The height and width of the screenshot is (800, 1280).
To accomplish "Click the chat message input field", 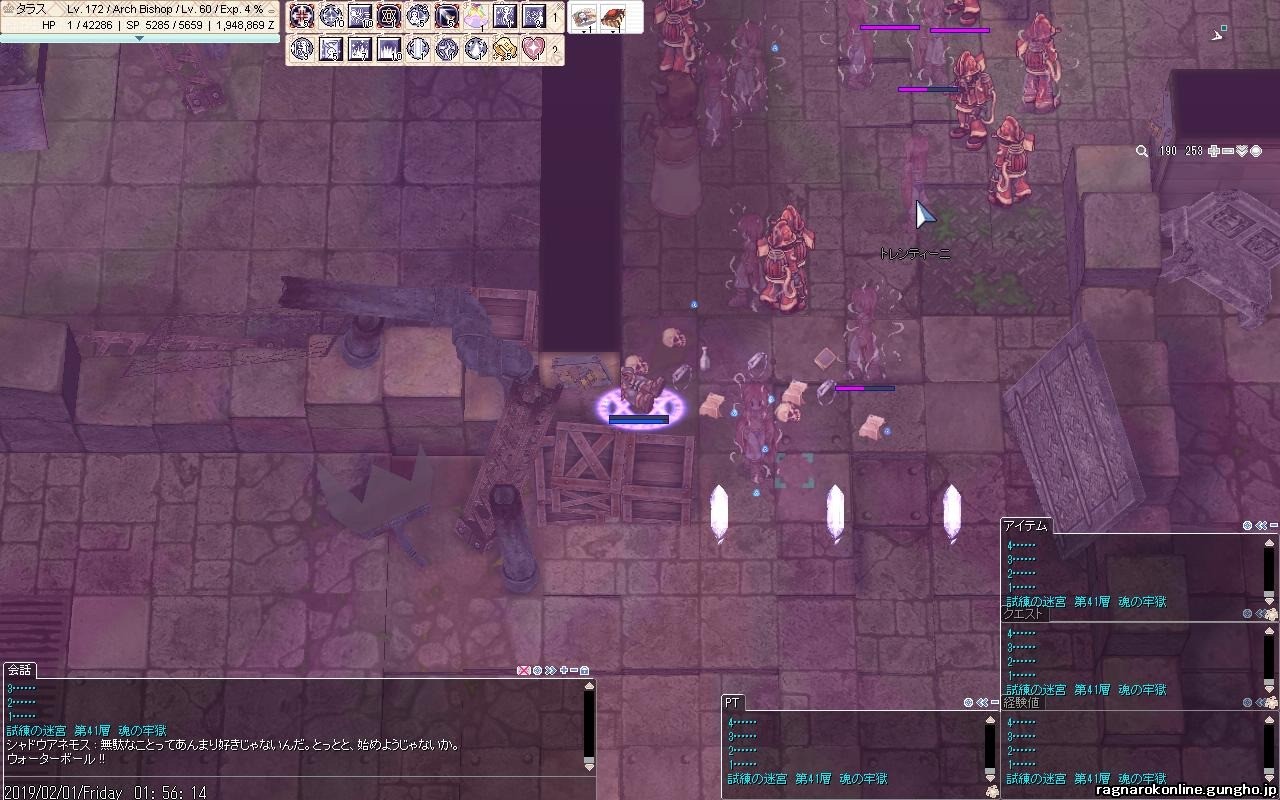I will pos(290,779).
